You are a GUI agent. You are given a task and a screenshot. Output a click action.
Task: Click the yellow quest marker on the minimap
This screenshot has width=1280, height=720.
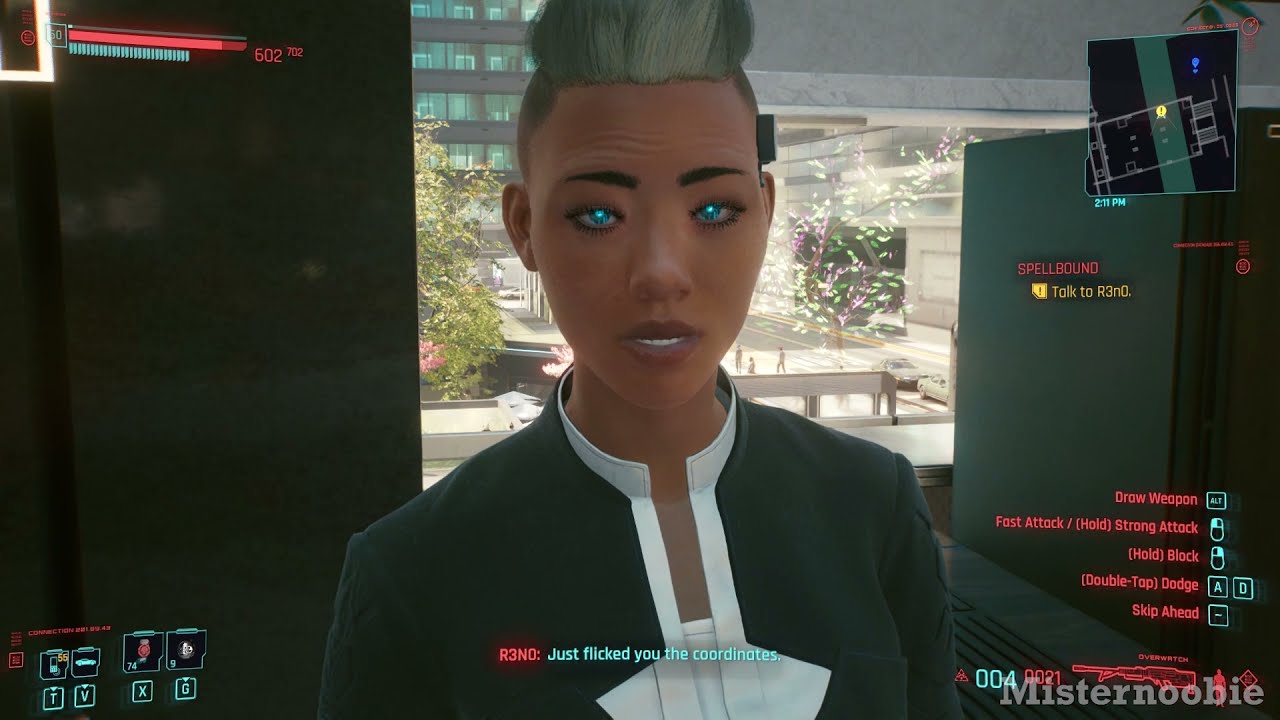coord(1160,113)
